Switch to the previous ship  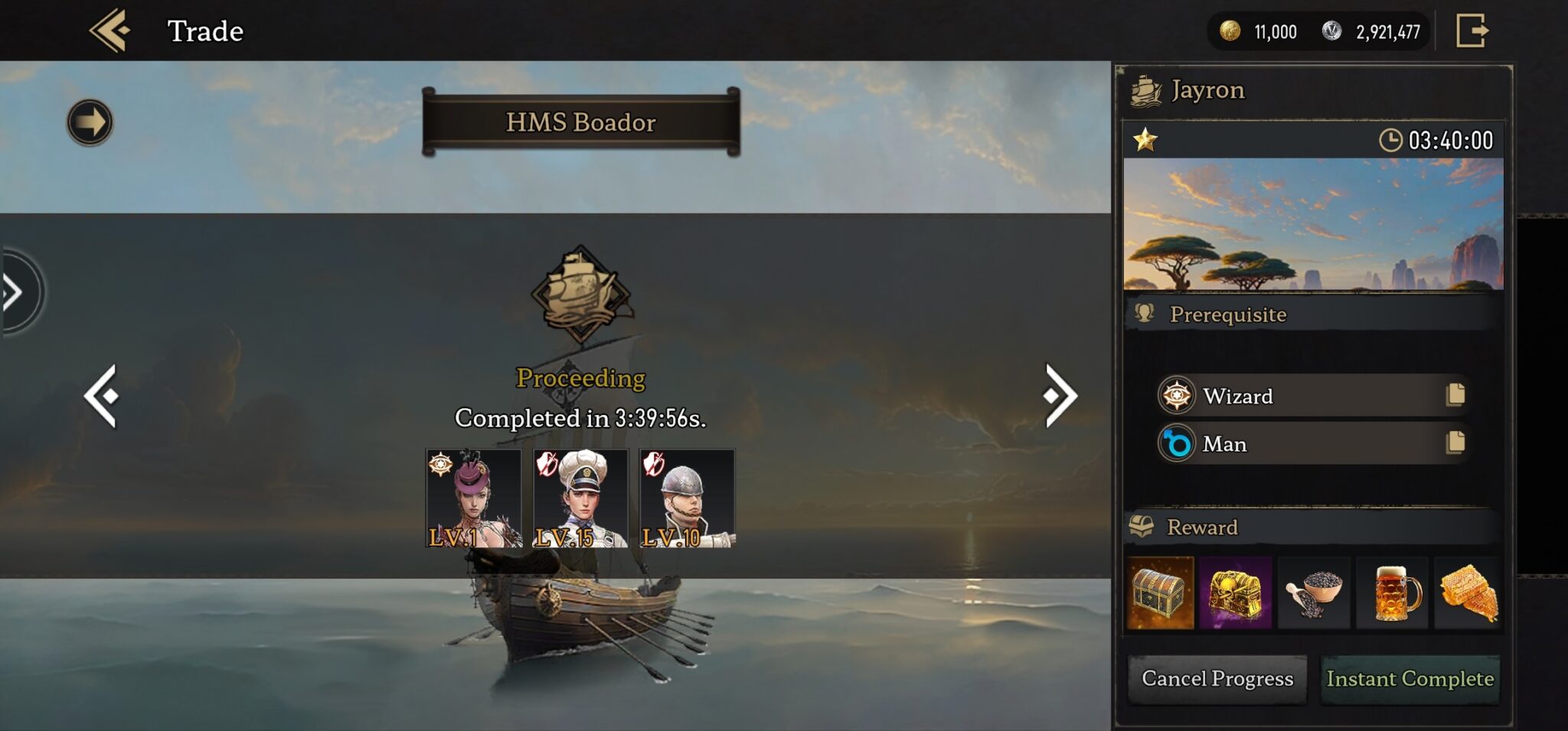click(x=102, y=396)
